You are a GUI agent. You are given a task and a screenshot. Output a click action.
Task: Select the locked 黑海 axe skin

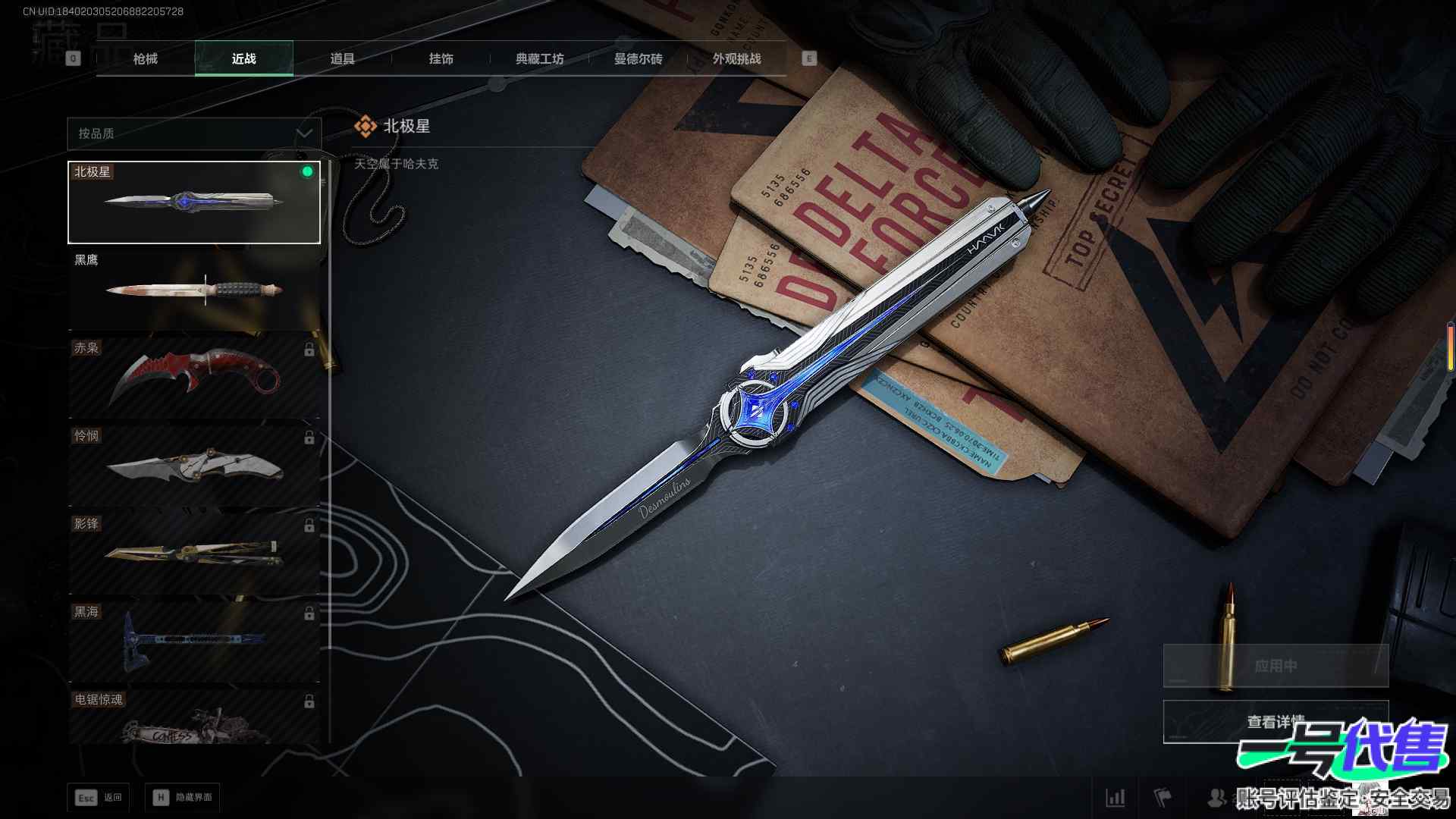(x=194, y=642)
